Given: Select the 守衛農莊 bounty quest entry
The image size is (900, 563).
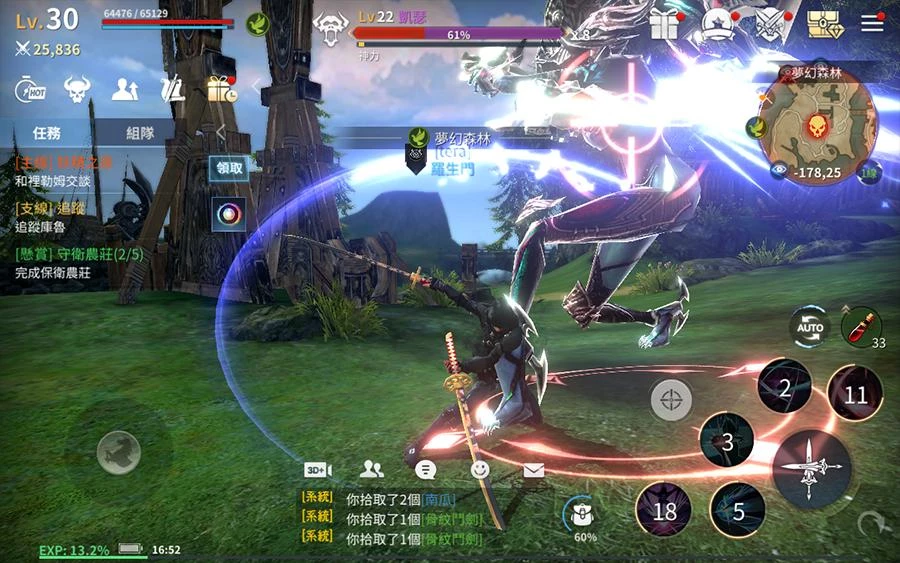Looking at the screenshot, I should (80, 262).
